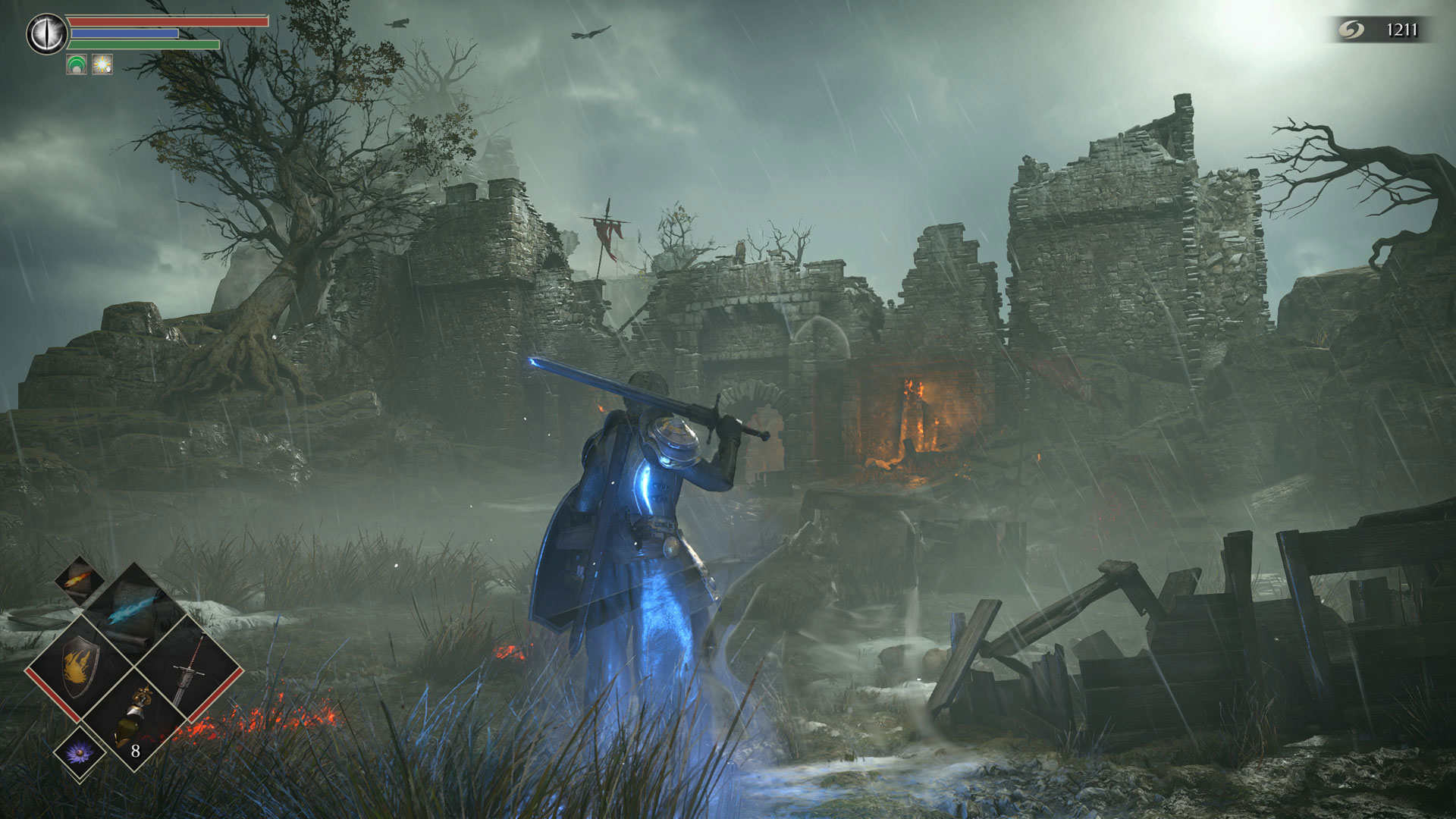Choose the blue flame spell scroll slot

(133, 610)
